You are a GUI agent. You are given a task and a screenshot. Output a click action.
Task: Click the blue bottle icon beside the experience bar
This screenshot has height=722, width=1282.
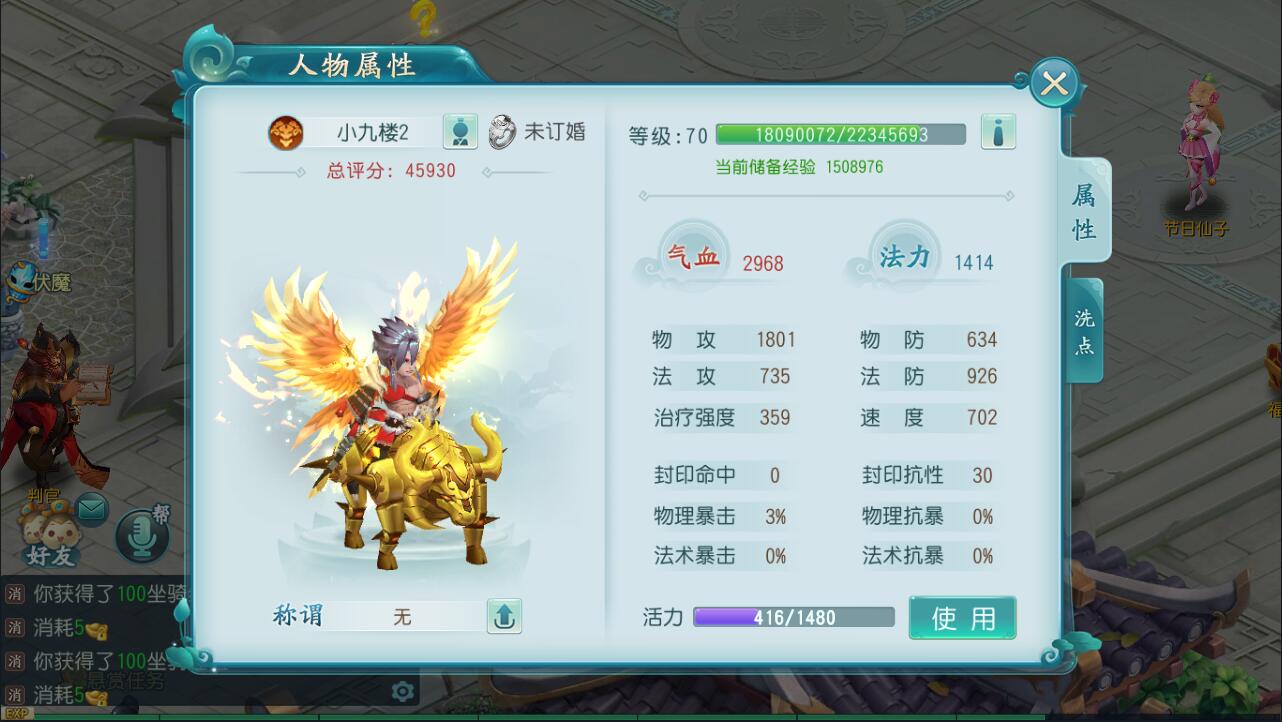pyautogui.click(x=998, y=131)
